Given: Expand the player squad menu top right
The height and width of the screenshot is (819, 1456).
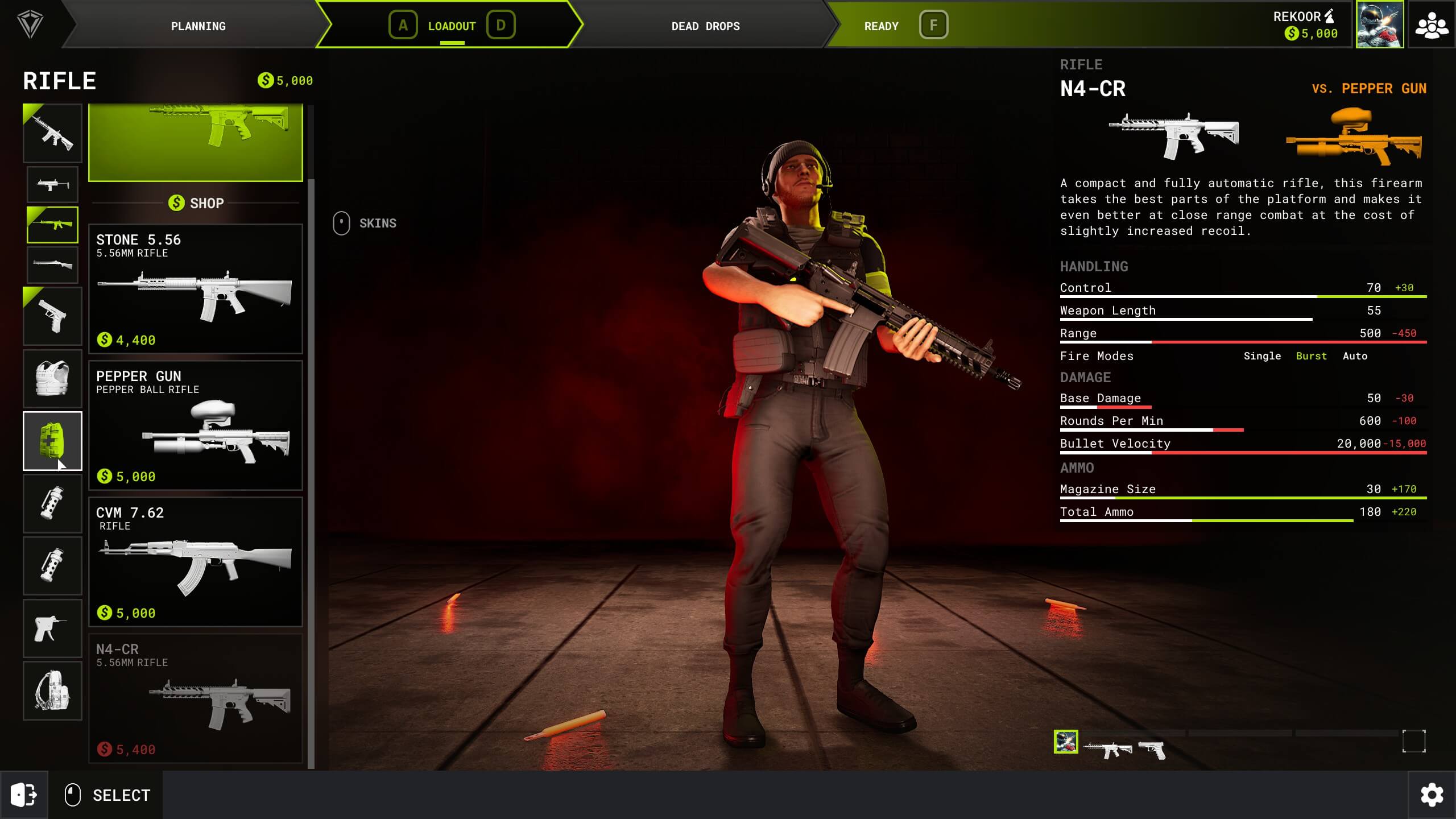Looking at the screenshot, I should tap(1433, 24).
